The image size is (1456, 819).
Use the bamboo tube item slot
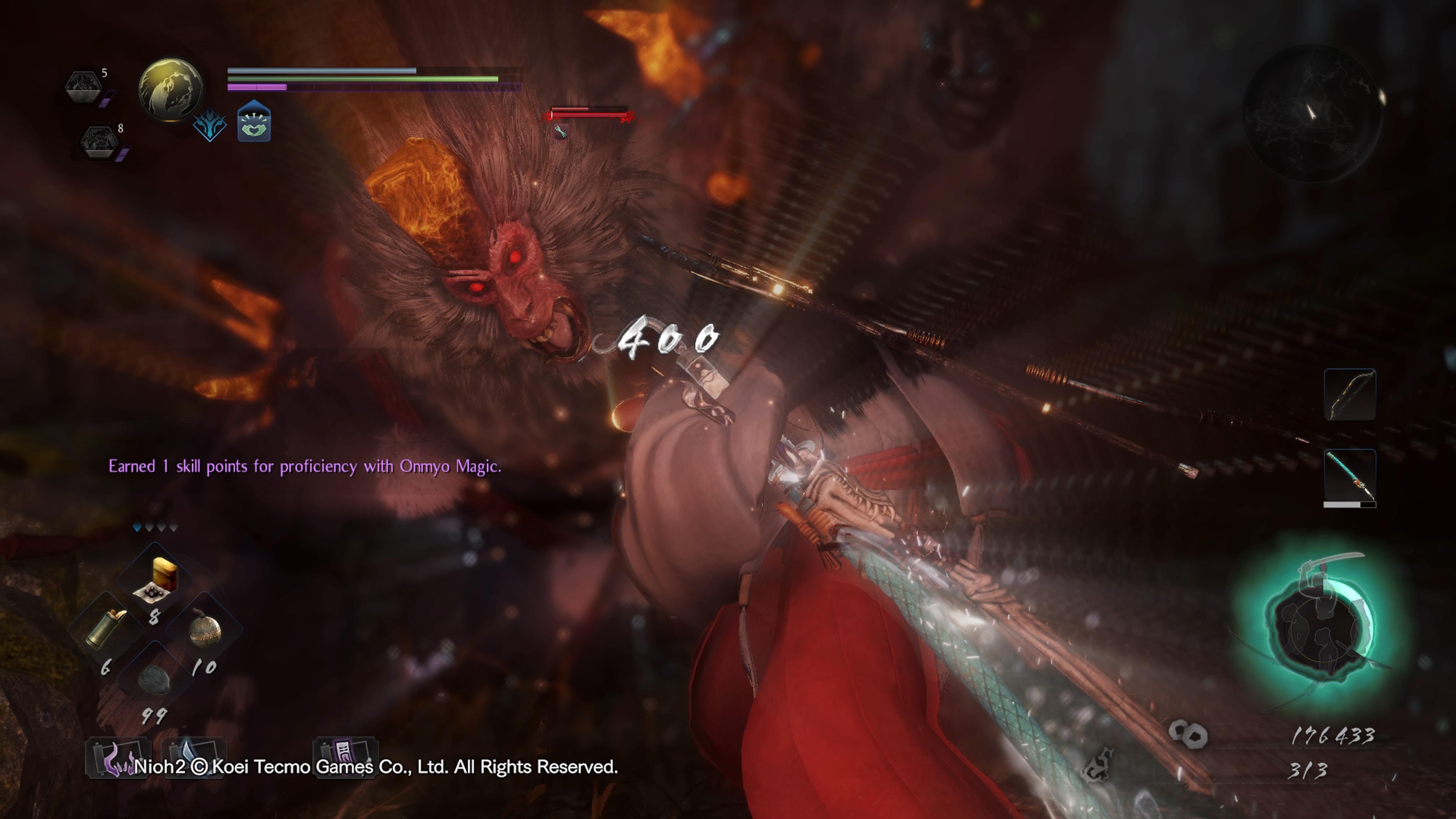pos(106,628)
